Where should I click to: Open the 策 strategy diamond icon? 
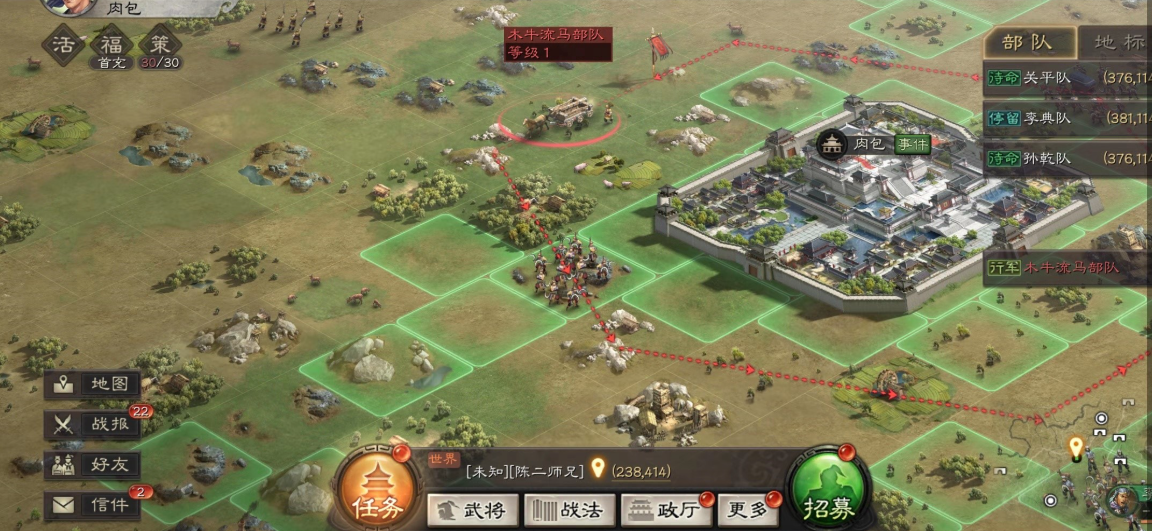tap(159, 44)
